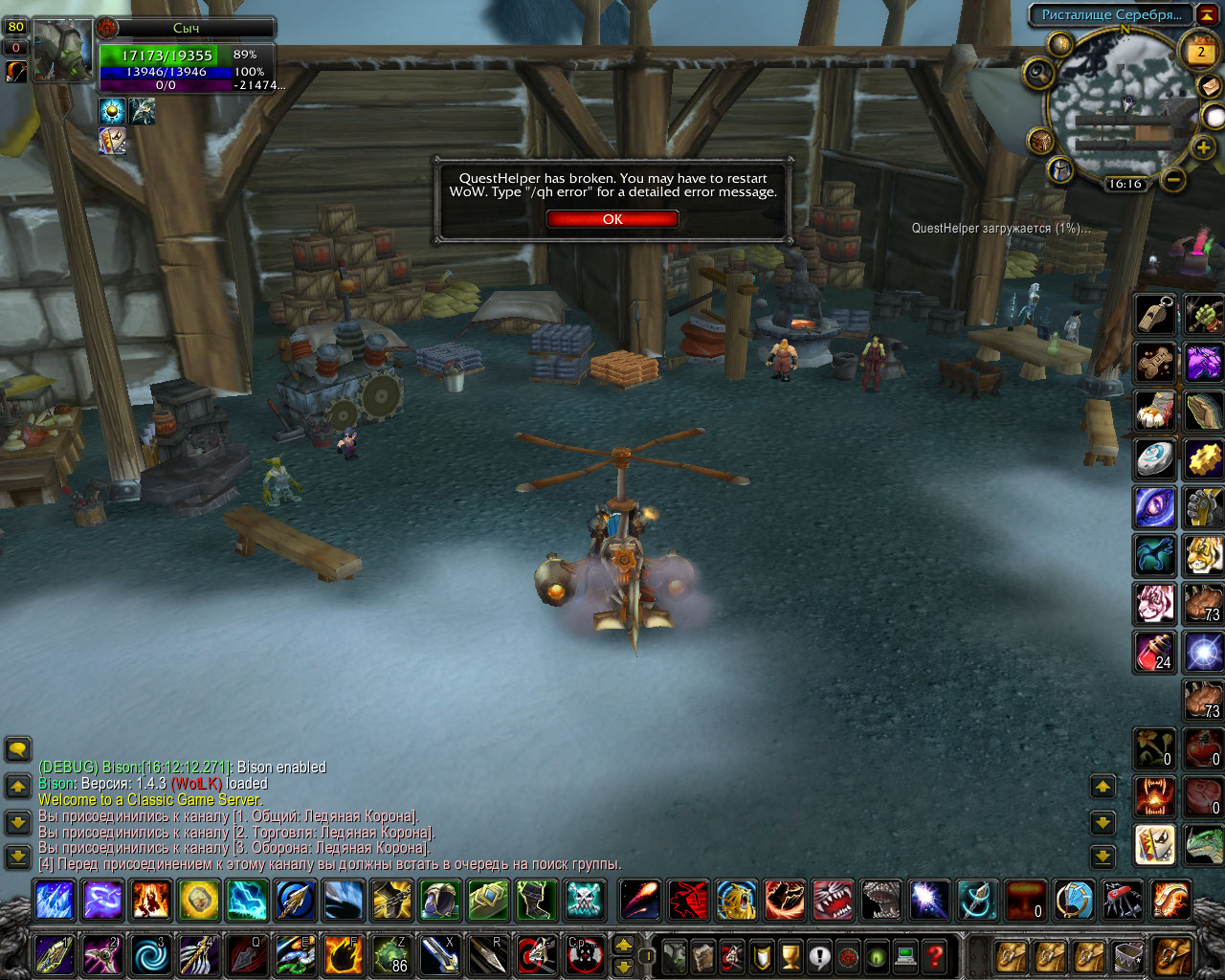Click the minimap clock showing 16:16
This screenshot has height=980, width=1225.
pos(1125,184)
